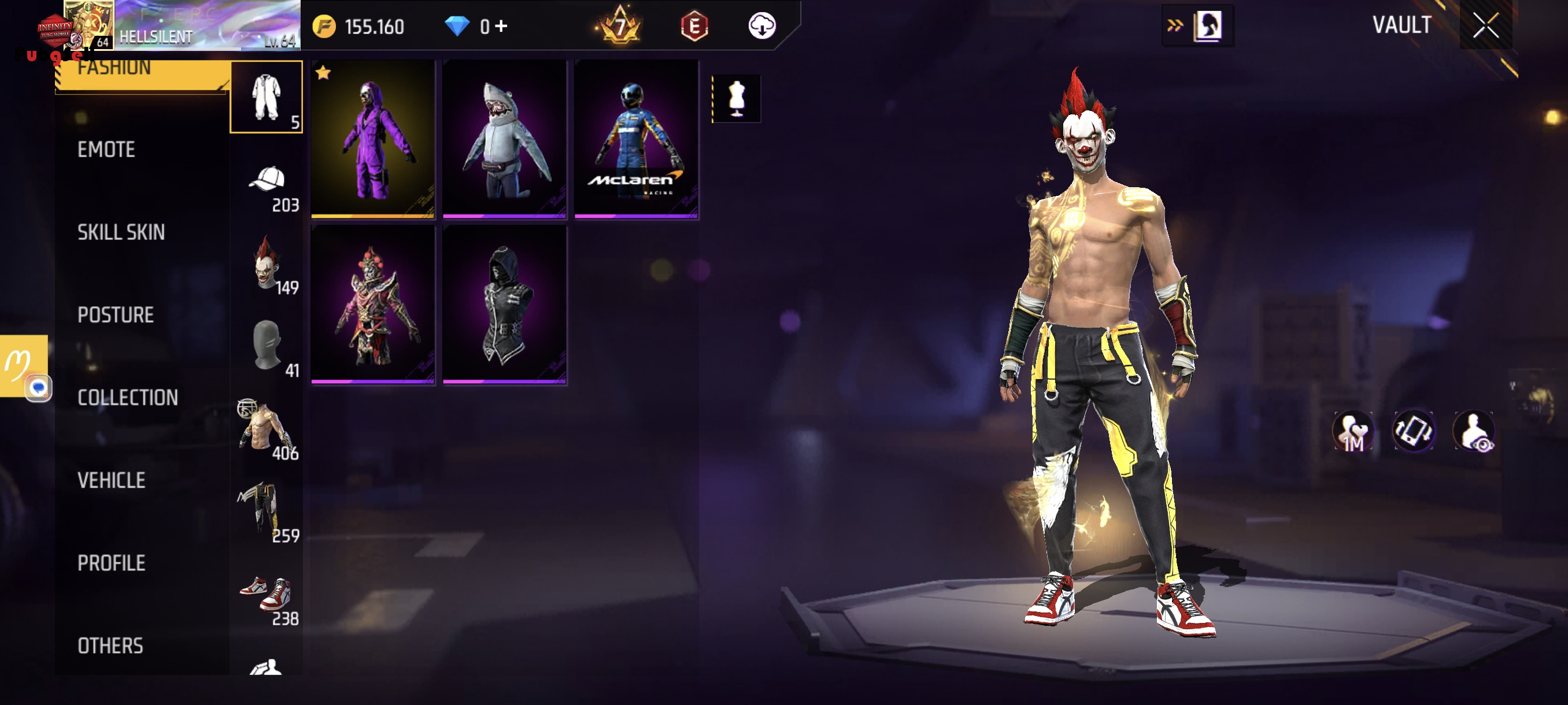Image resolution: width=1568 pixels, height=705 pixels.
Task: Toggle the character visibility eye icon
Action: pyautogui.click(x=1473, y=431)
